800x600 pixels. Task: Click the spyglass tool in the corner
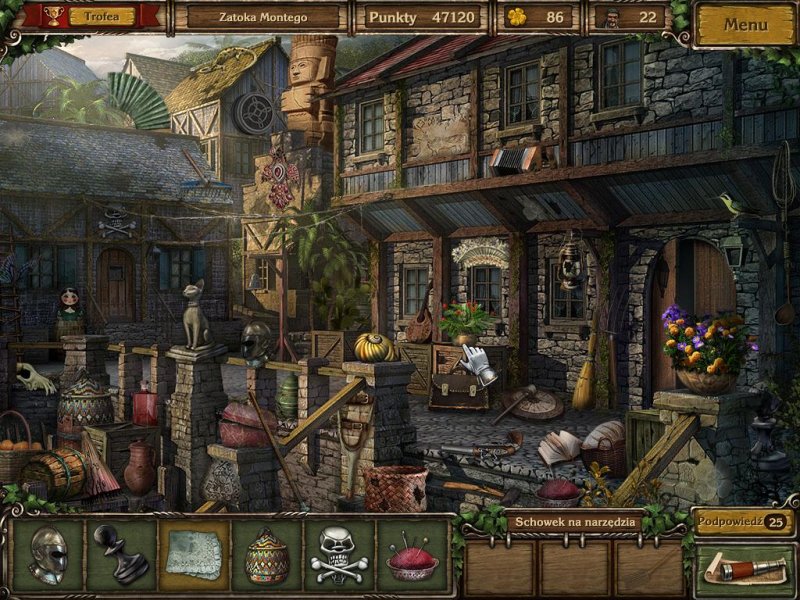coord(744,569)
